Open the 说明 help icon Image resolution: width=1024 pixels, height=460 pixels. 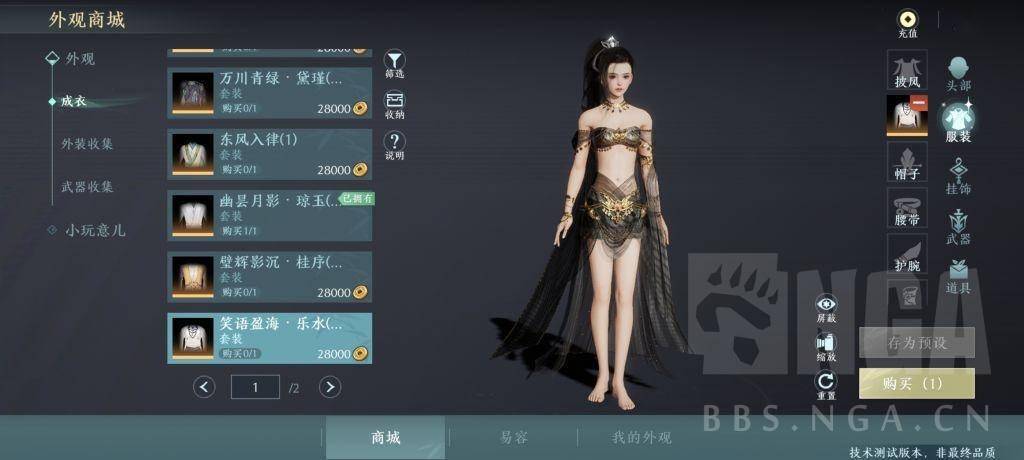[395, 144]
